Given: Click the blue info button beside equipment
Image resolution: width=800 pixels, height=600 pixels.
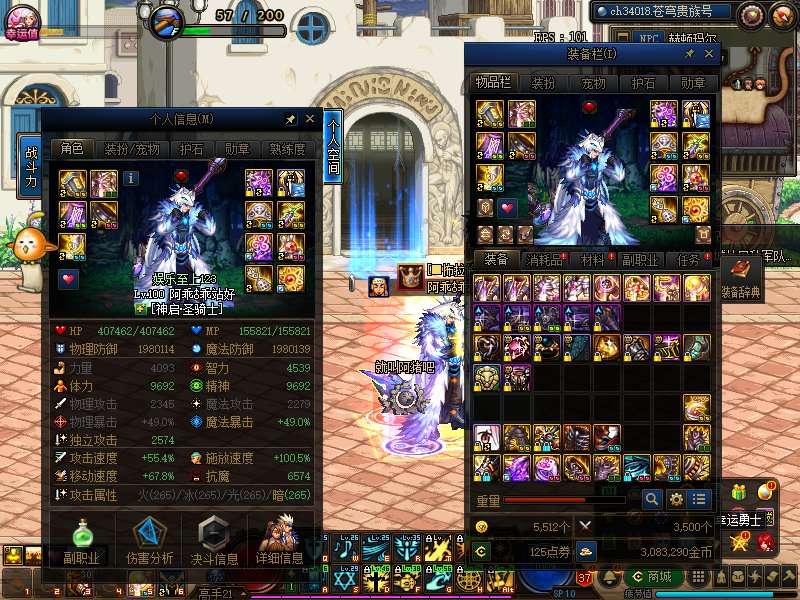Looking at the screenshot, I should pyautogui.click(x=131, y=178).
